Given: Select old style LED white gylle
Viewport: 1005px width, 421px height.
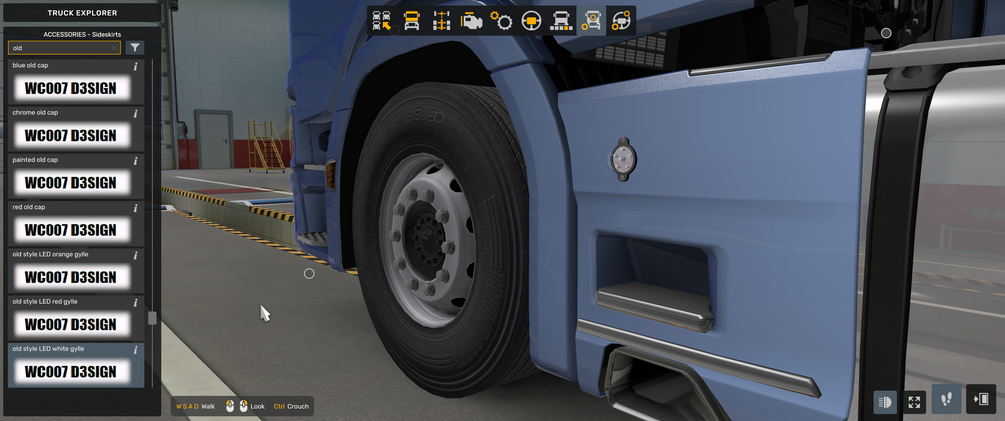Looking at the screenshot, I should pyautogui.click(x=70, y=371).
